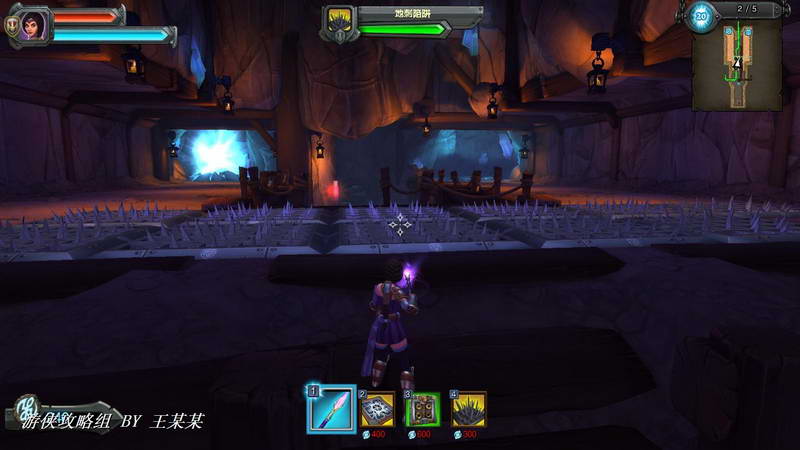
Task: Click the sorceress character portrait
Action: (x=31, y=23)
